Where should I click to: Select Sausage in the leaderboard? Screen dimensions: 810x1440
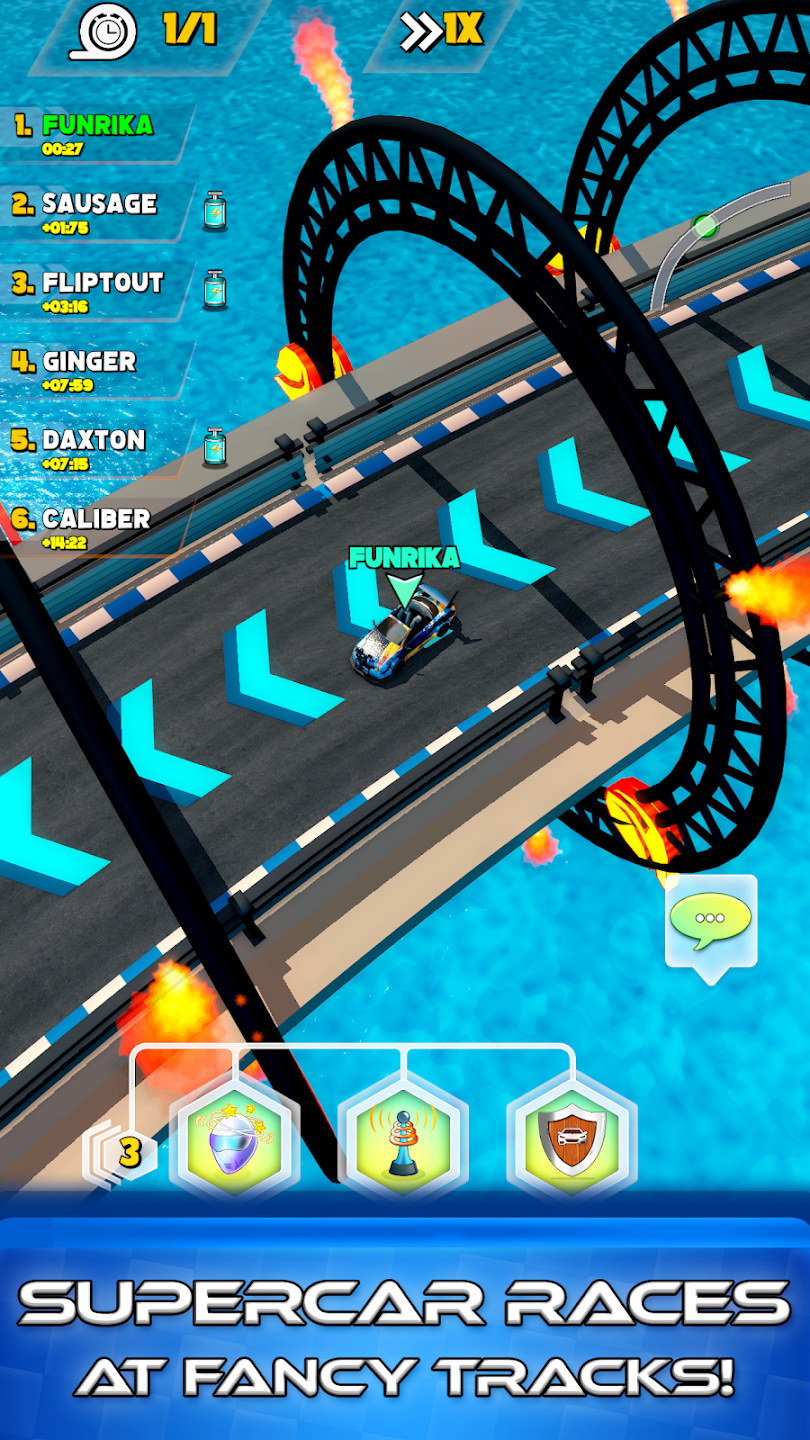pos(98,211)
